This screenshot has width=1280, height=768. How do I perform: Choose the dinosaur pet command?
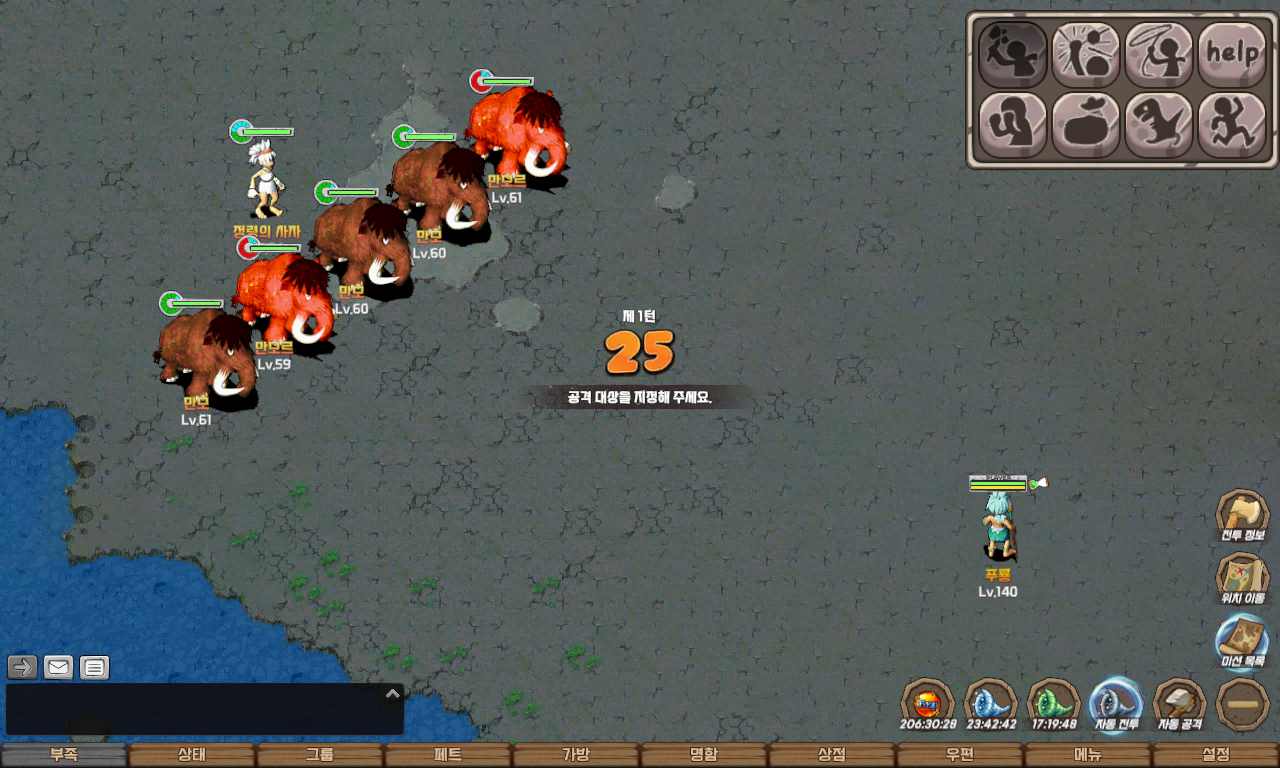click(x=1159, y=125)
